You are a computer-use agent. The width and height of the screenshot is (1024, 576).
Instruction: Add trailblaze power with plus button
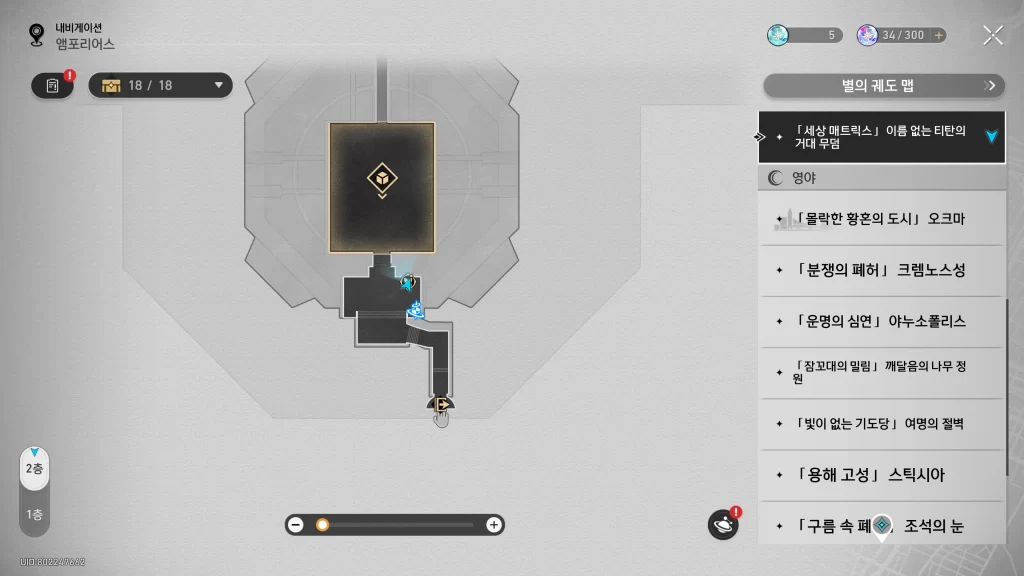[938, 35]
